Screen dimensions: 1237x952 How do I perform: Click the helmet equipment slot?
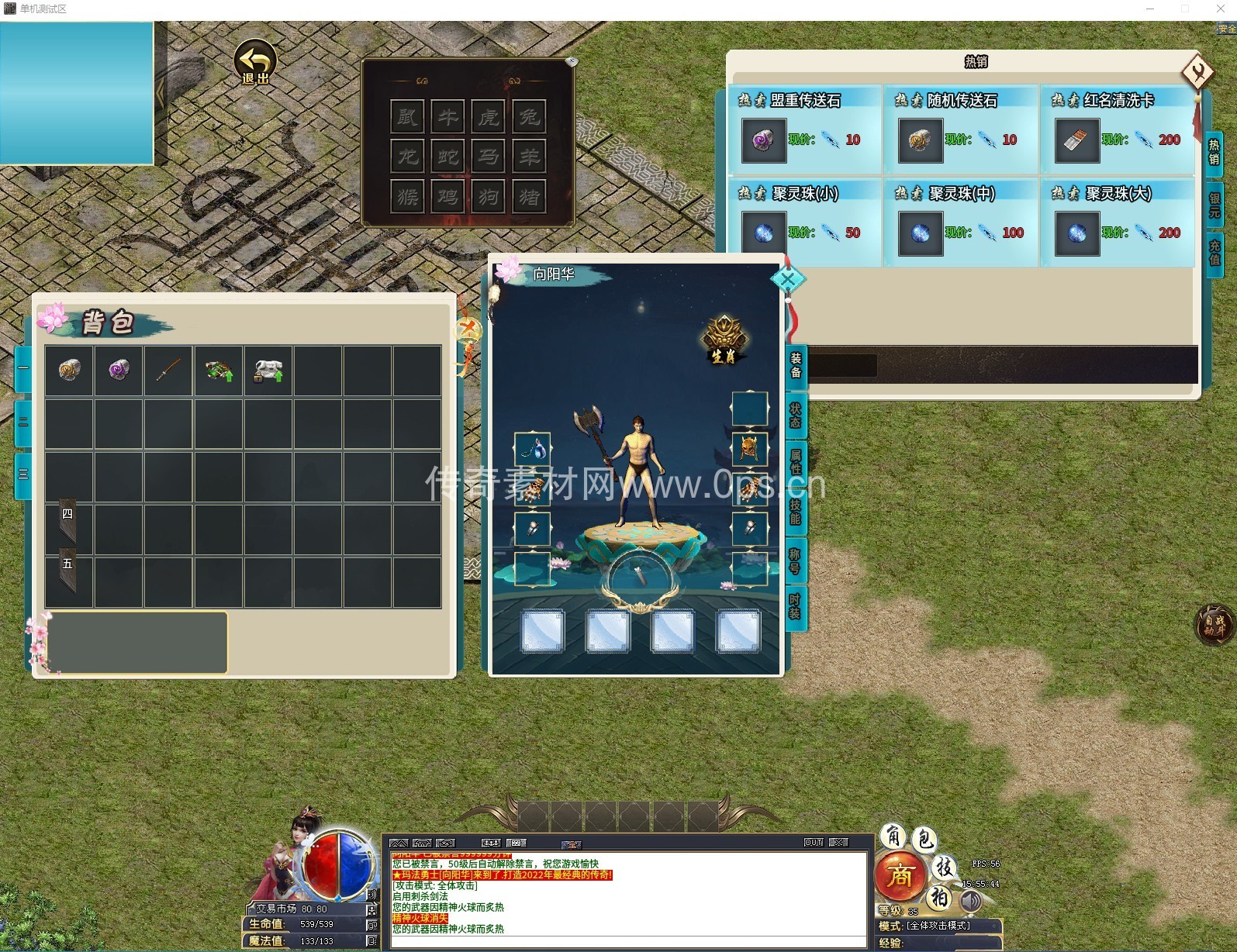pyautogui.click(x=749, y=448)
